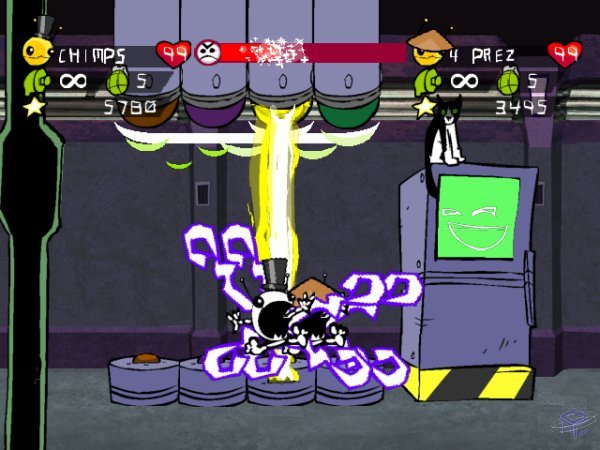This screenshot has height=450, width=600.
Task: Select the grenade icon under 4 PREZ
Action: tap(508, 79)
